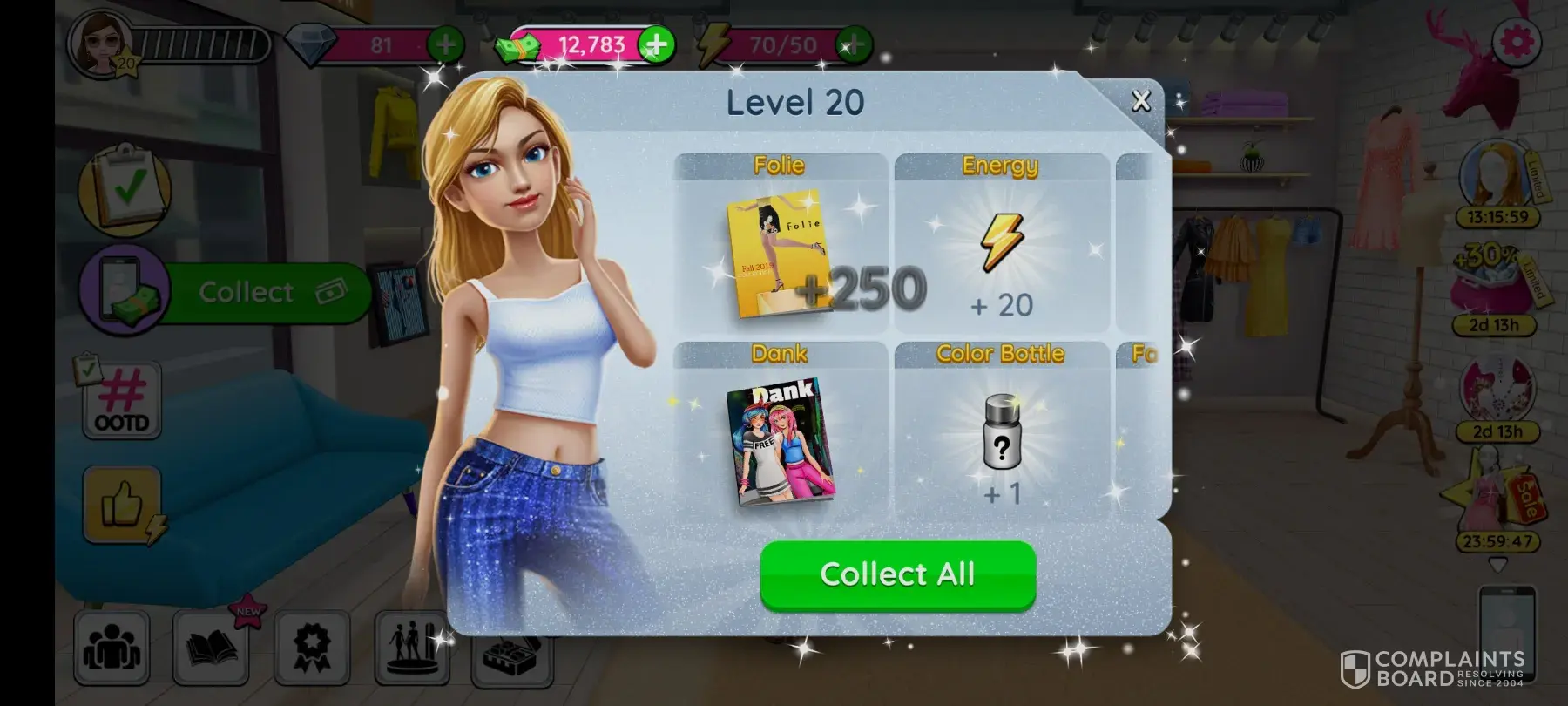Open the thumbs-up voting icon
Image resolution: width=1568 pixels, height=706 pixels.
pos(123,504)
